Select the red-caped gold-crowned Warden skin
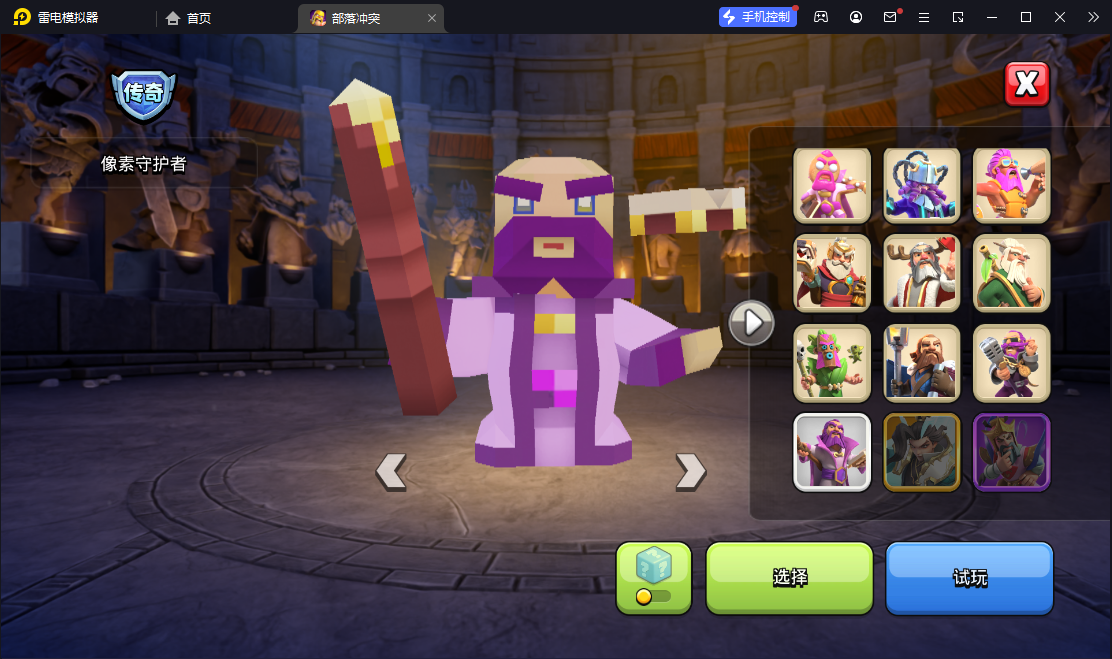This screenshot has height=659, width=1112. pyautogui.click(x=832, y=273)
